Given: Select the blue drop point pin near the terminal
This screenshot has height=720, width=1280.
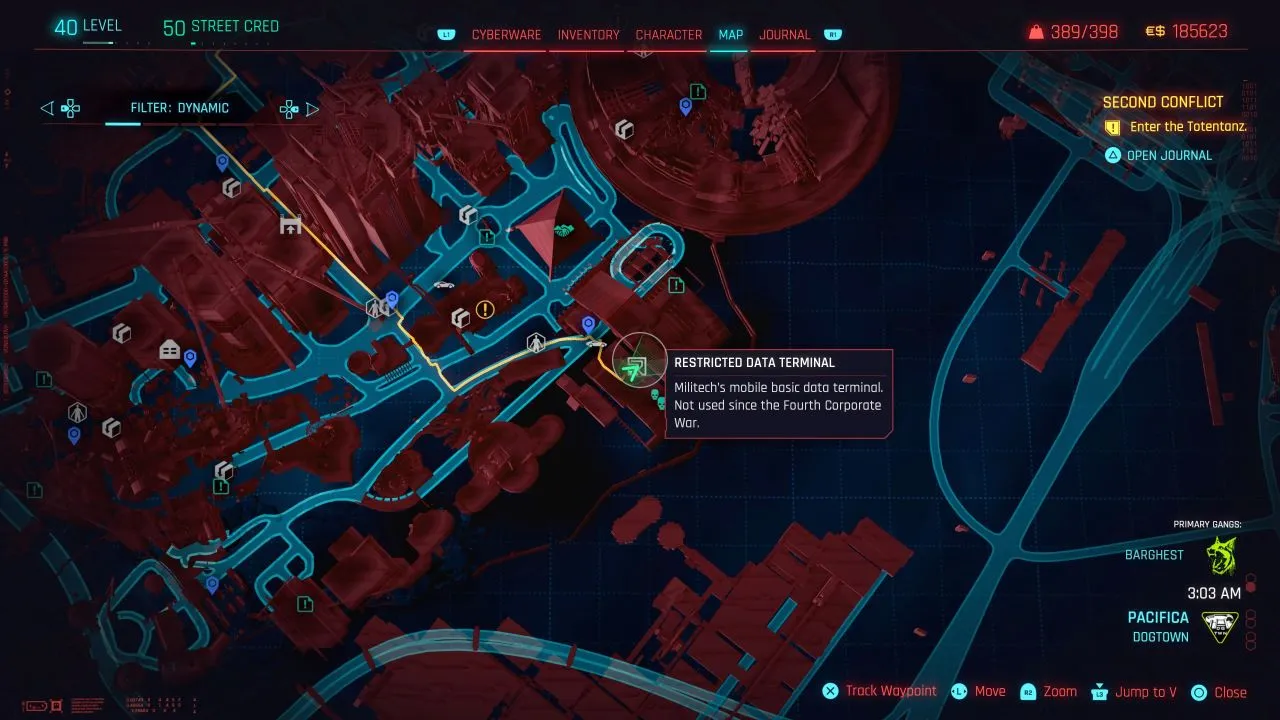Looking at the screenshot, I should [x=588, y=323].
